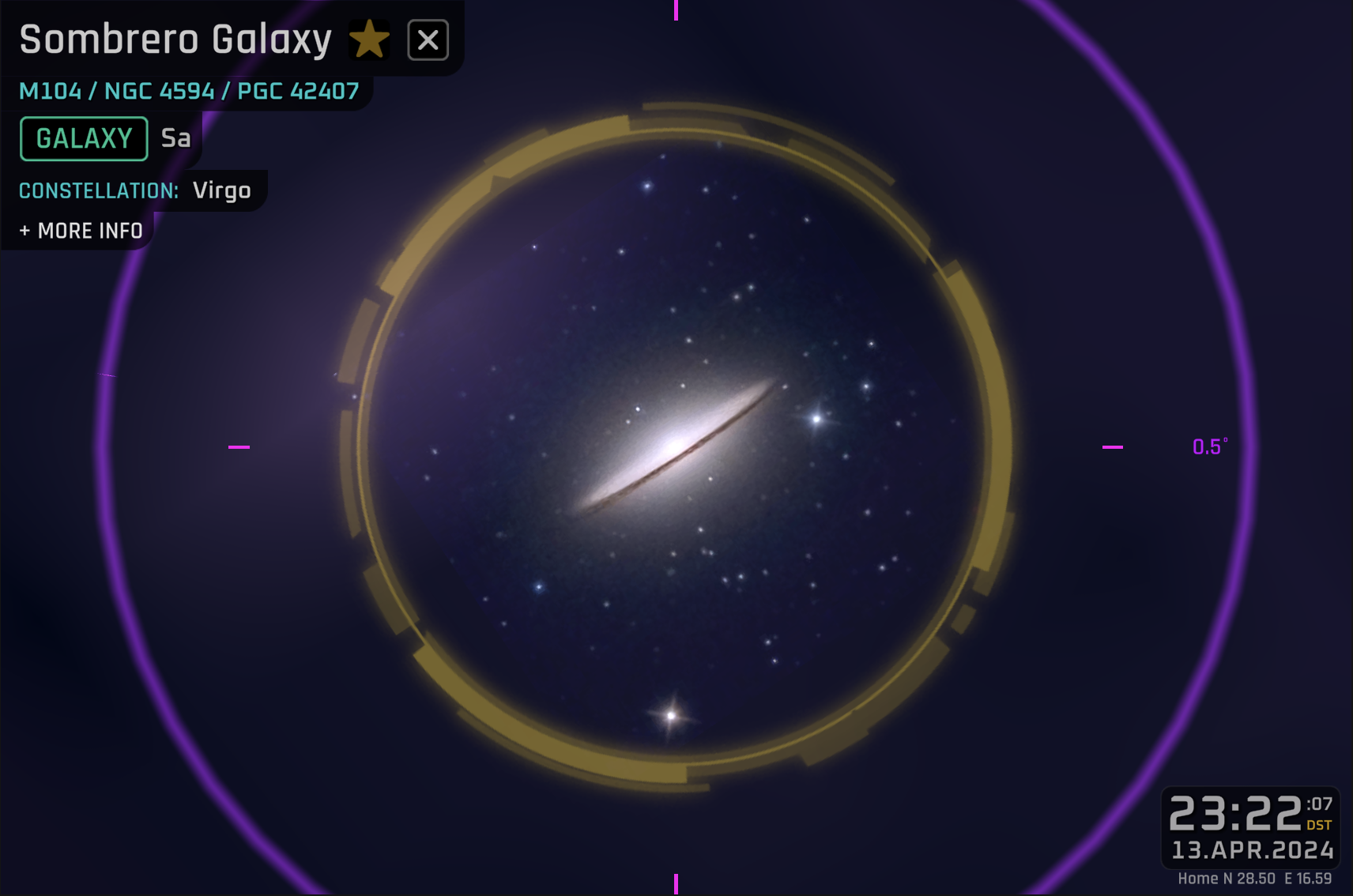Select the Sa morphology label
The height and width of the screenshot is (896, 1353).
[175, 137]
